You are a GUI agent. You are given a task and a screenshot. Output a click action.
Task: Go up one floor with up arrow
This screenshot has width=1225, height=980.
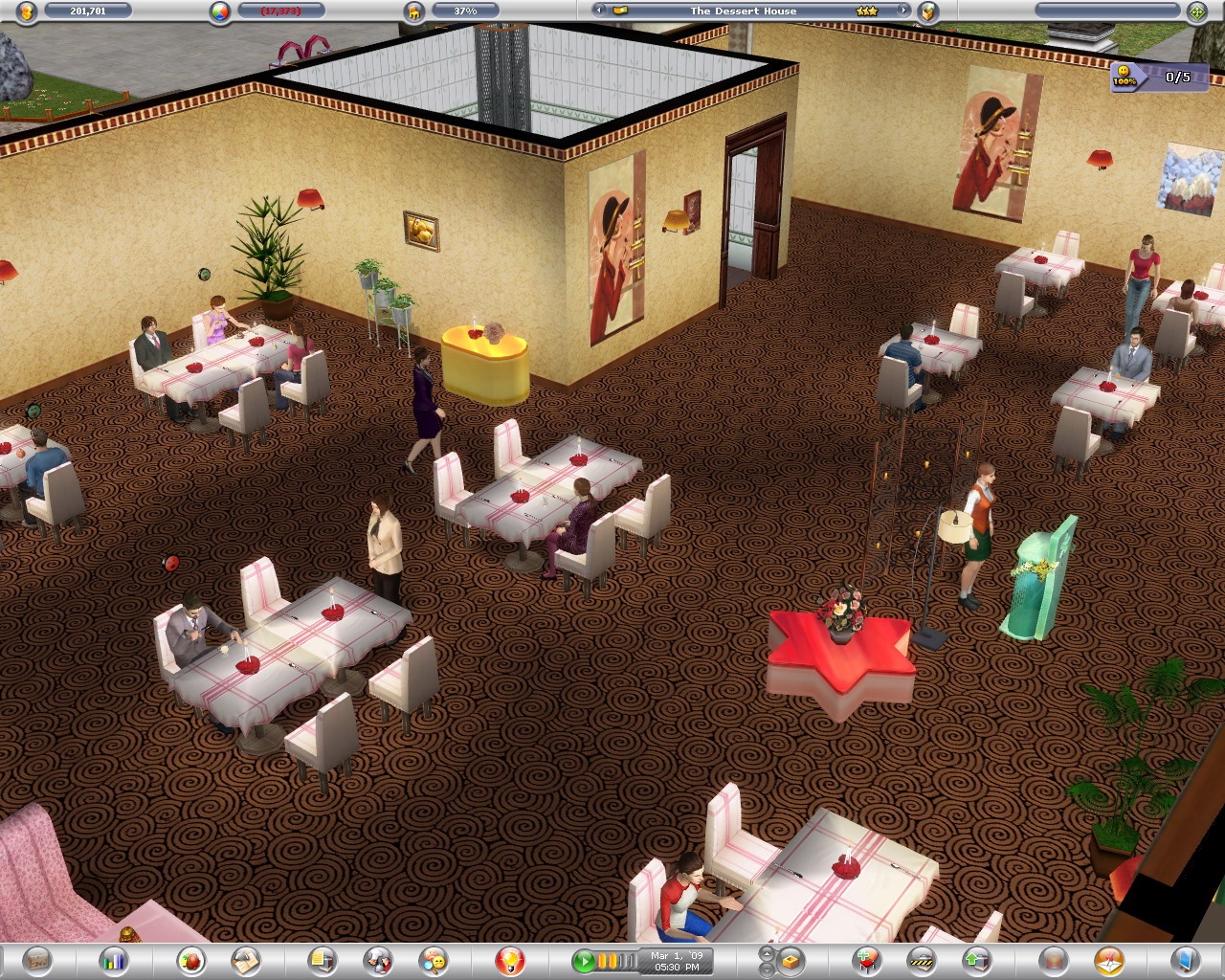point(767,953)
